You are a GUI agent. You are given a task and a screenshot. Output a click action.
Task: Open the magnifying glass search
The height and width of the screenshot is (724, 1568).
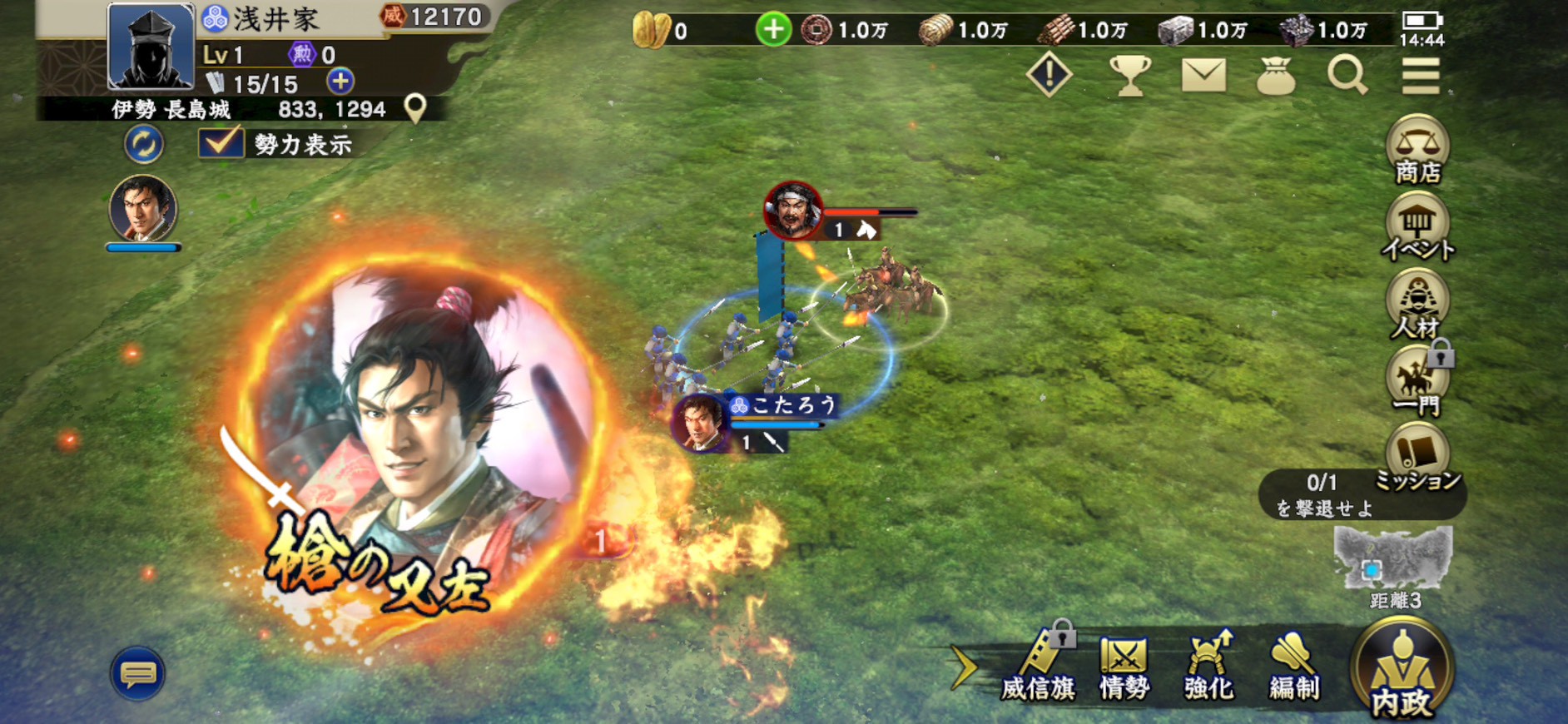pyautogui.click(x=1347, y=76)
